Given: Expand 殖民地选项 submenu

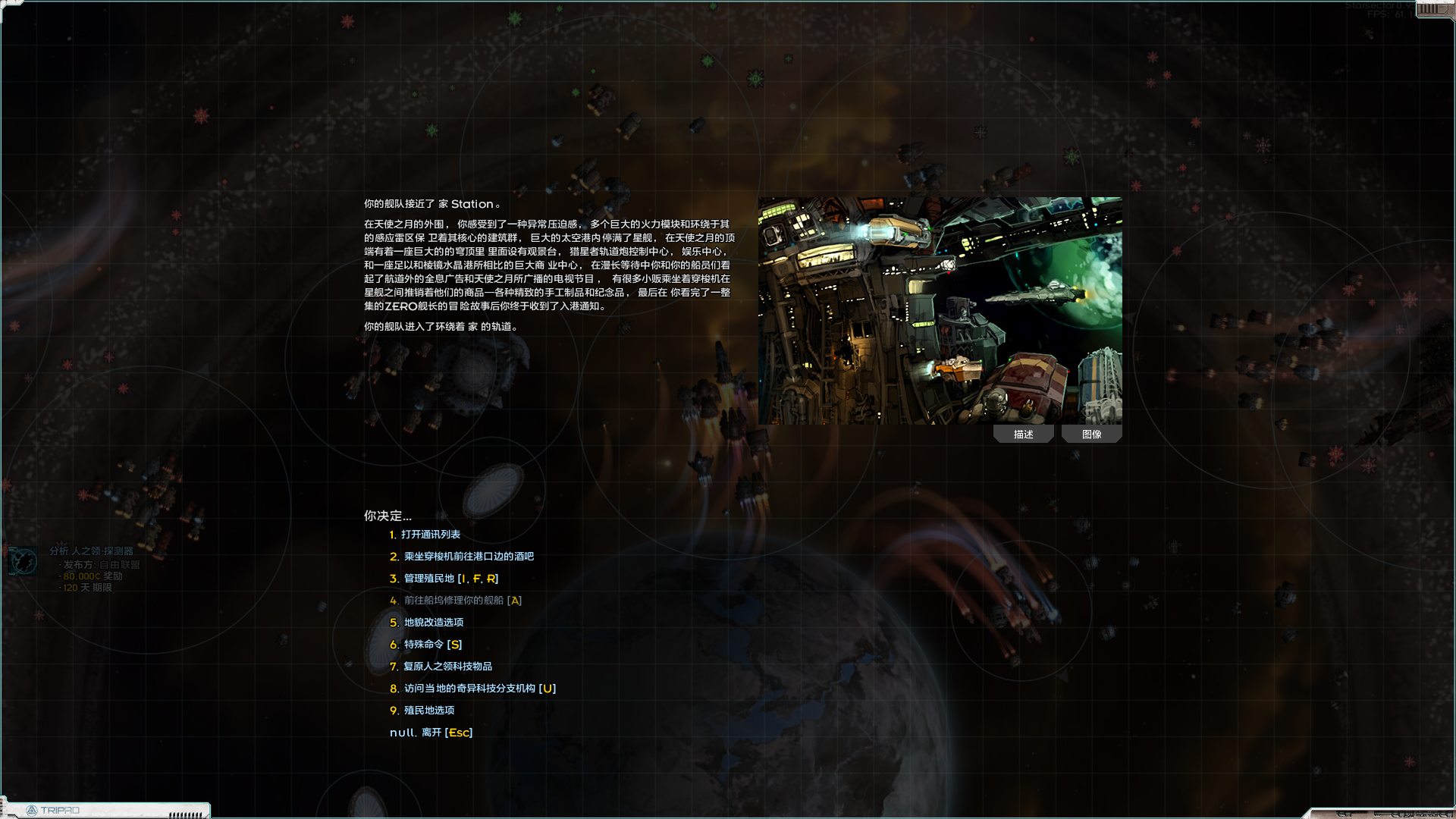Looking at the screenshot, I should point(429,710).
